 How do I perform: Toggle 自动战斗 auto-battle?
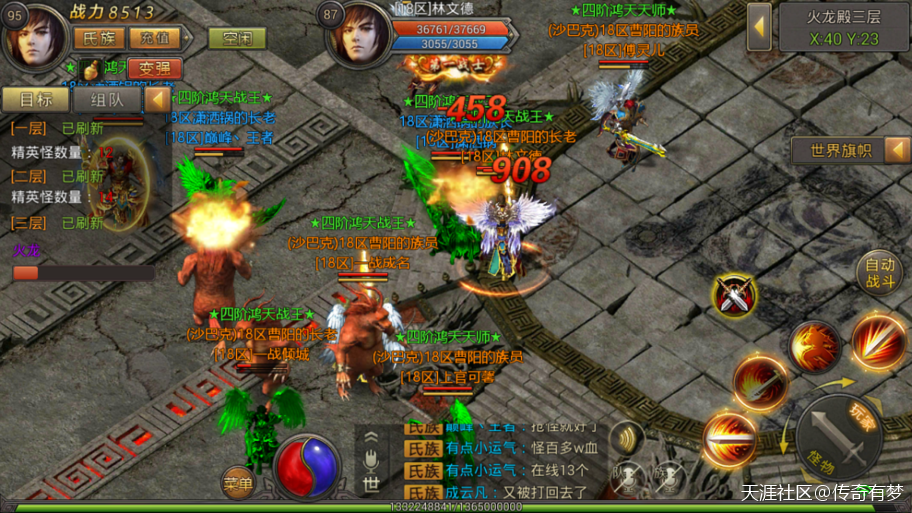coord(879,272)
